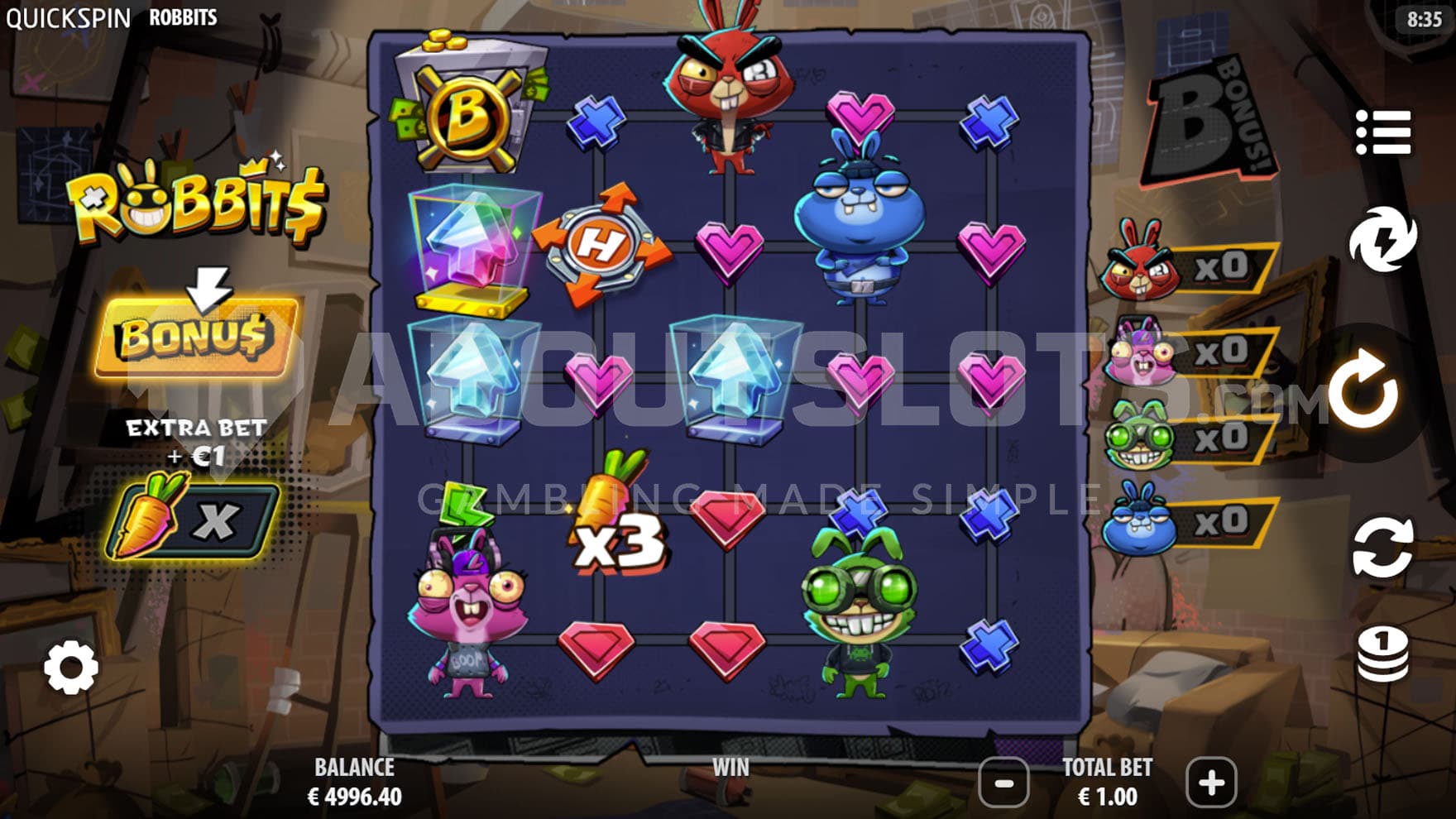Open the gear settings menu

click(x=71, y=668)
